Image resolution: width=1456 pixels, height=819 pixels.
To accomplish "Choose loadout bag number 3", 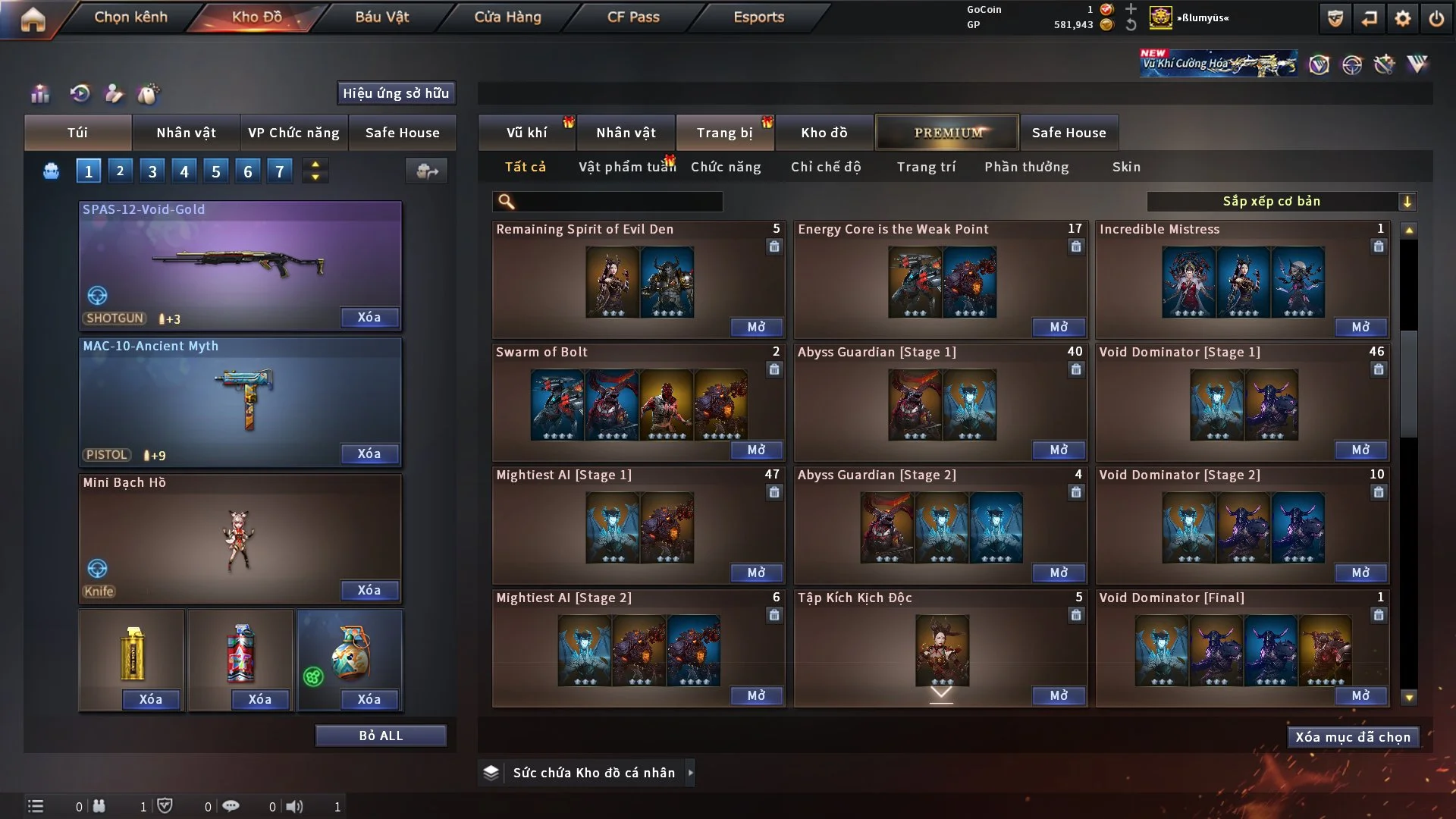I will tap(152, 171).
